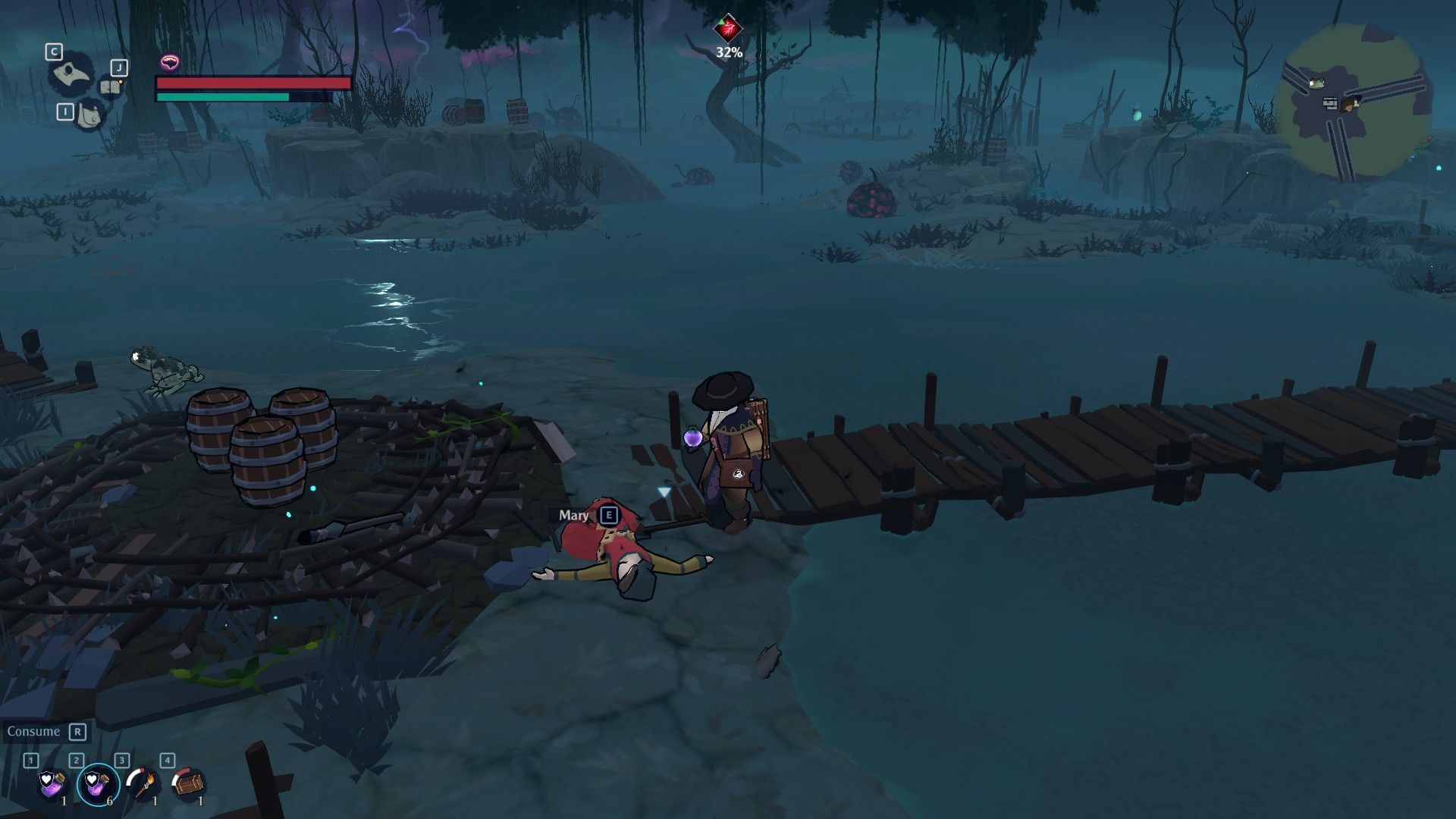Click the keybind label above slot 2
1456x819 pixels.
pyautogui.click(x=77, y=759)
